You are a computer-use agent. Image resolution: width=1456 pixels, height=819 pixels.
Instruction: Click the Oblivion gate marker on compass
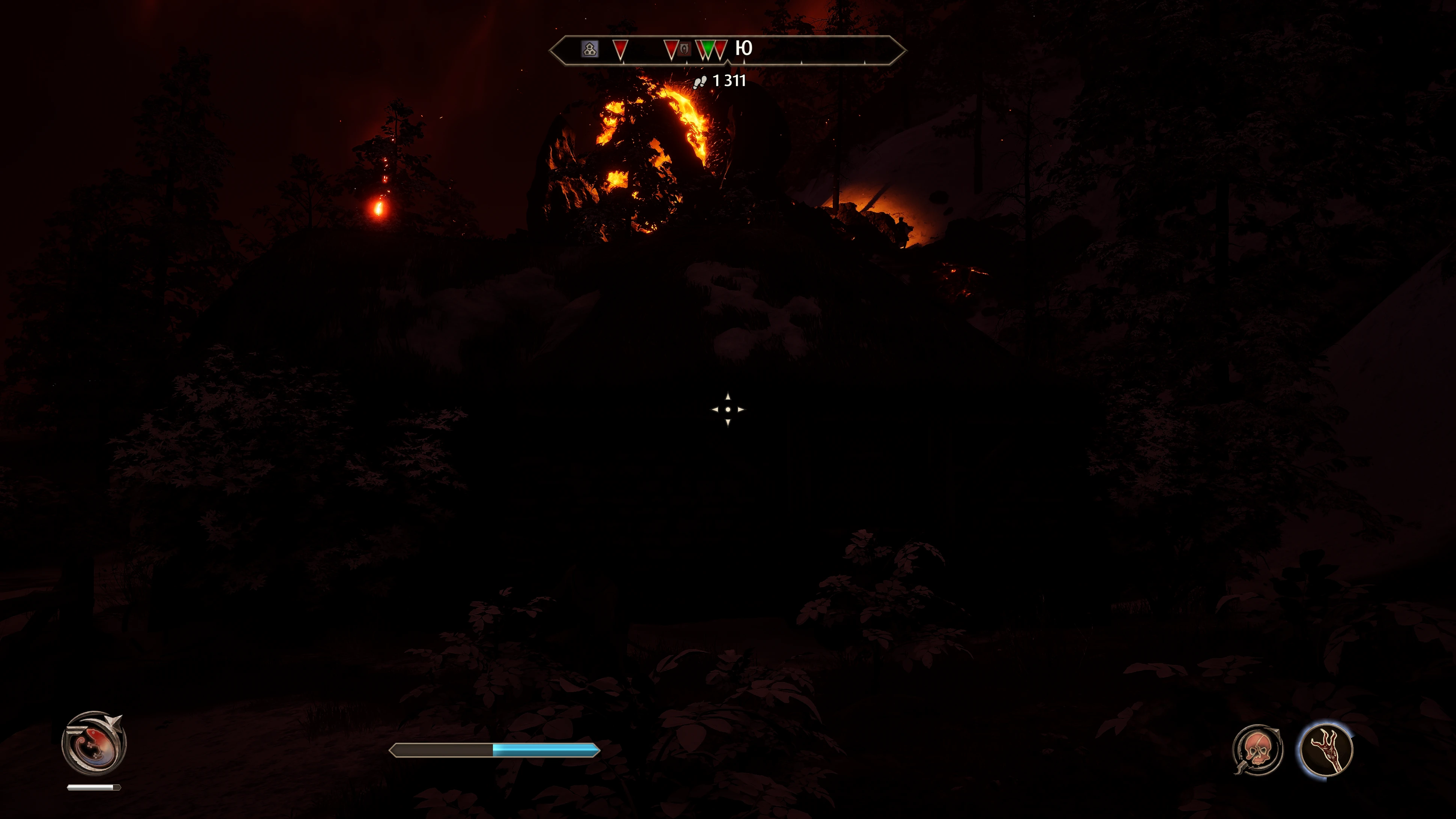coord(684,48)
